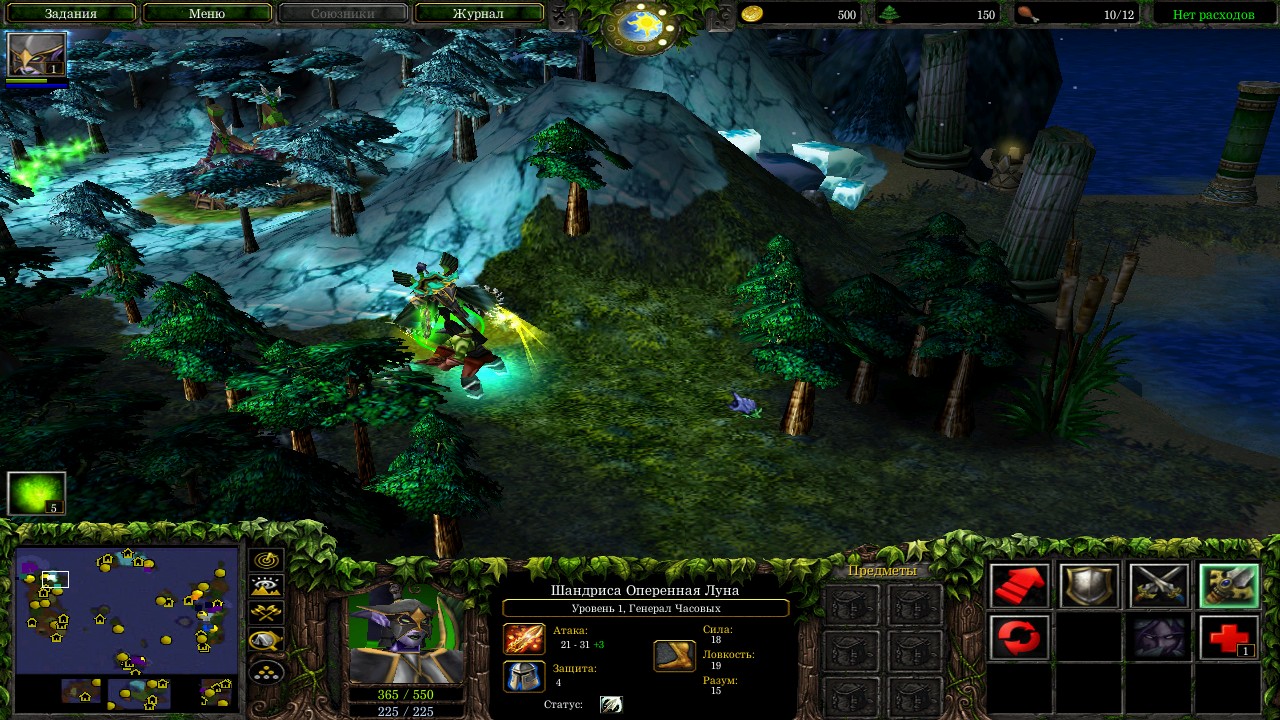Image resolution: width=1280 pixels, height=720 pixels.
Task: Toggle minimap terrain display eye button
Action: (x=267, y=587)
